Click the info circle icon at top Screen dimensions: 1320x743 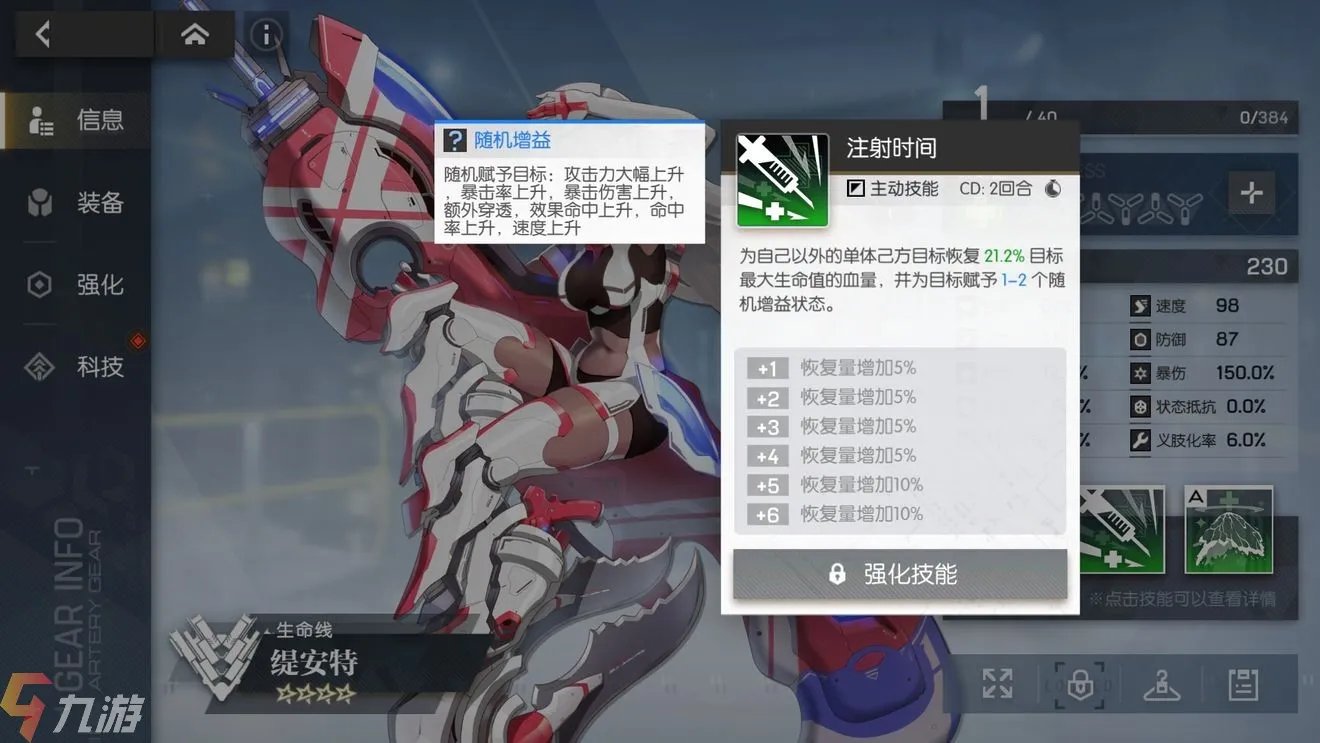click(265, 33)
